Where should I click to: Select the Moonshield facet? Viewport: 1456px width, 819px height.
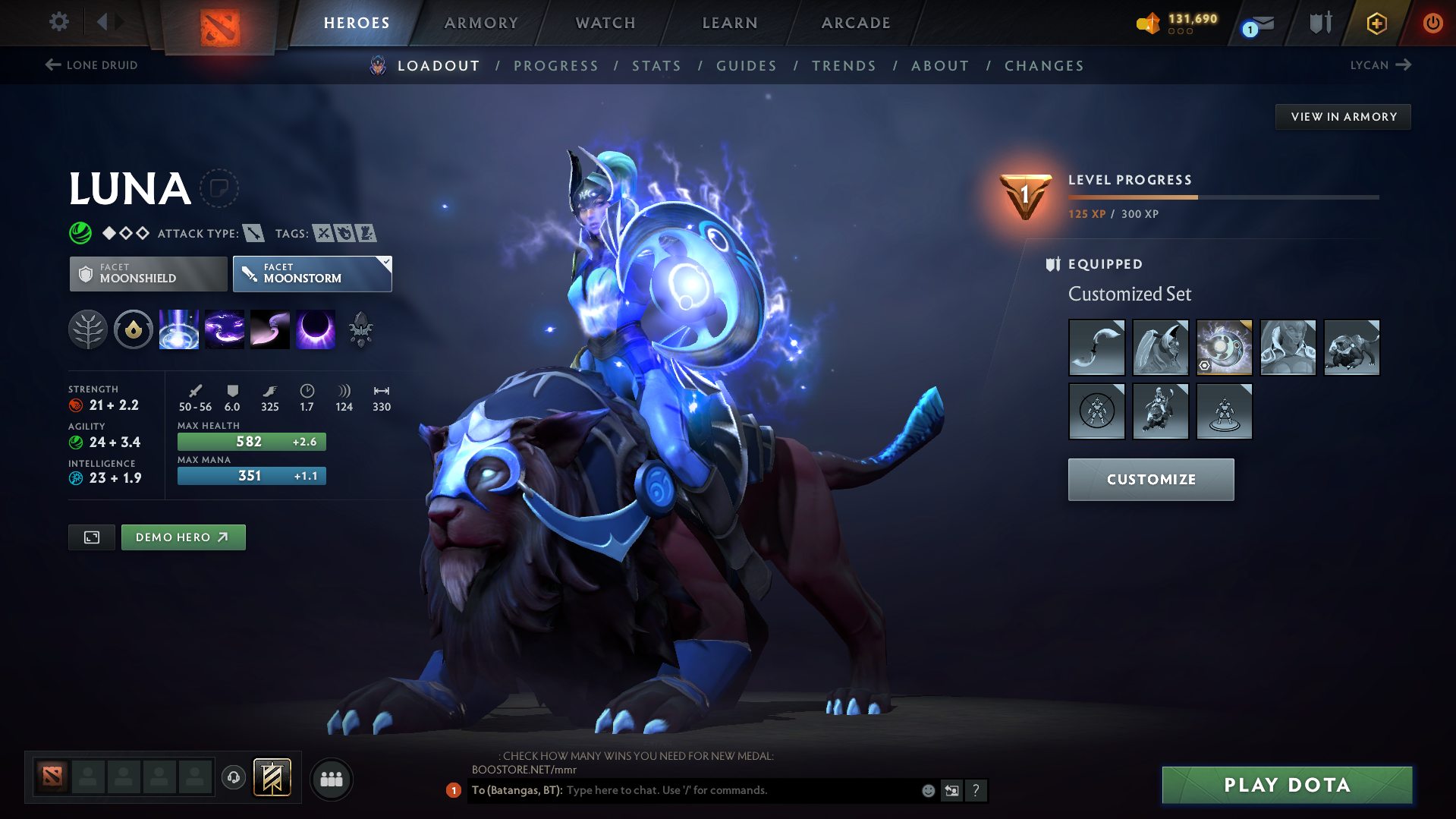click(x=147, y=273)
